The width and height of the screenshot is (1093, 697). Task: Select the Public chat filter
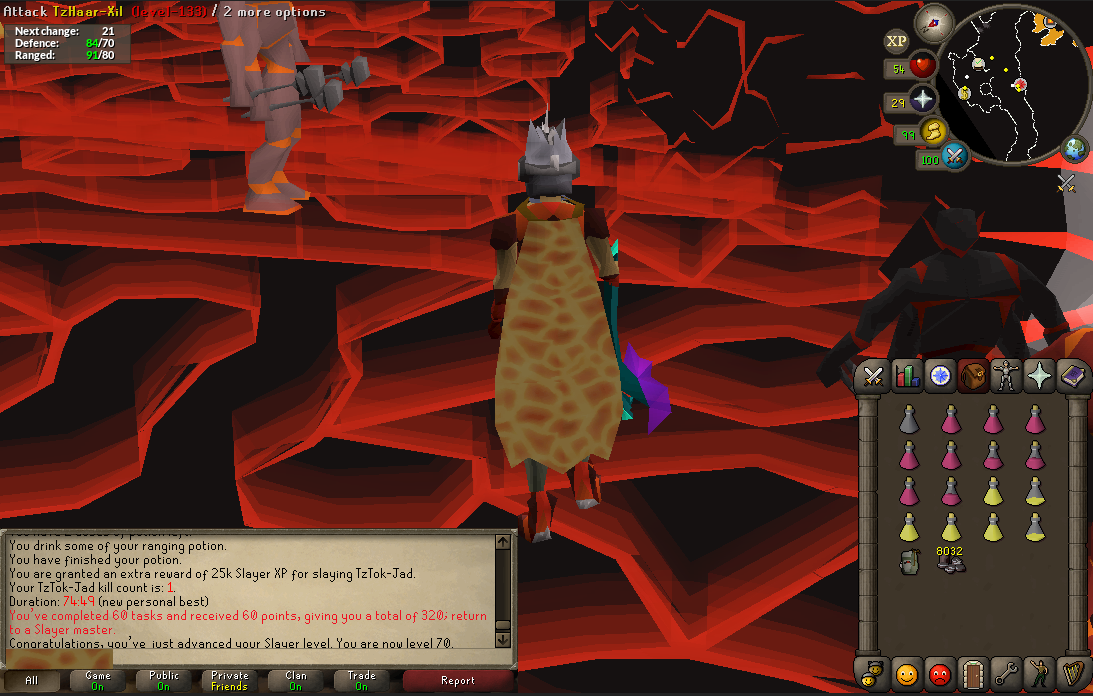pos(164,680)
